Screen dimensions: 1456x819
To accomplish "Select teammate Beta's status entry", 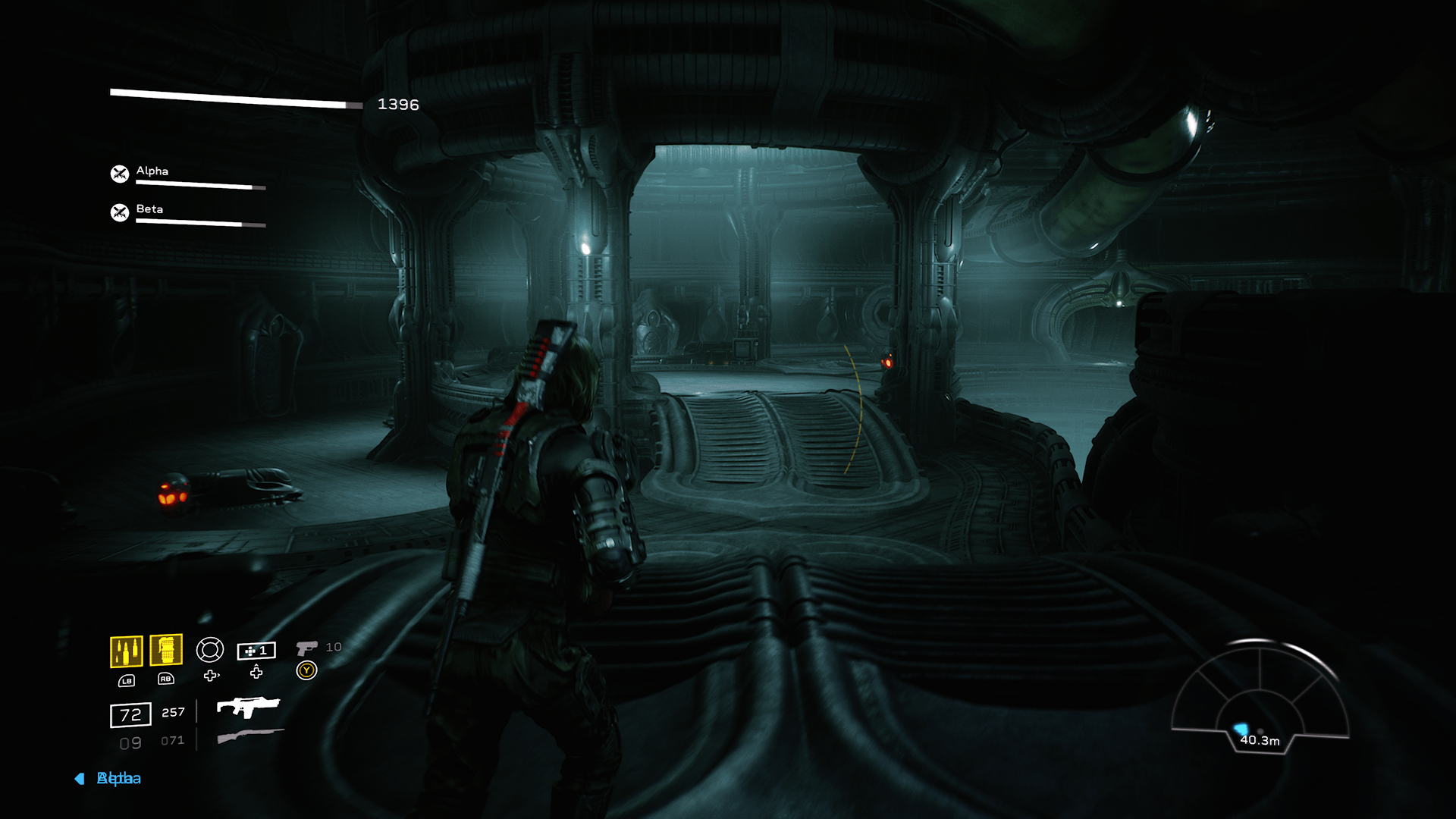I will coord(187,213).
